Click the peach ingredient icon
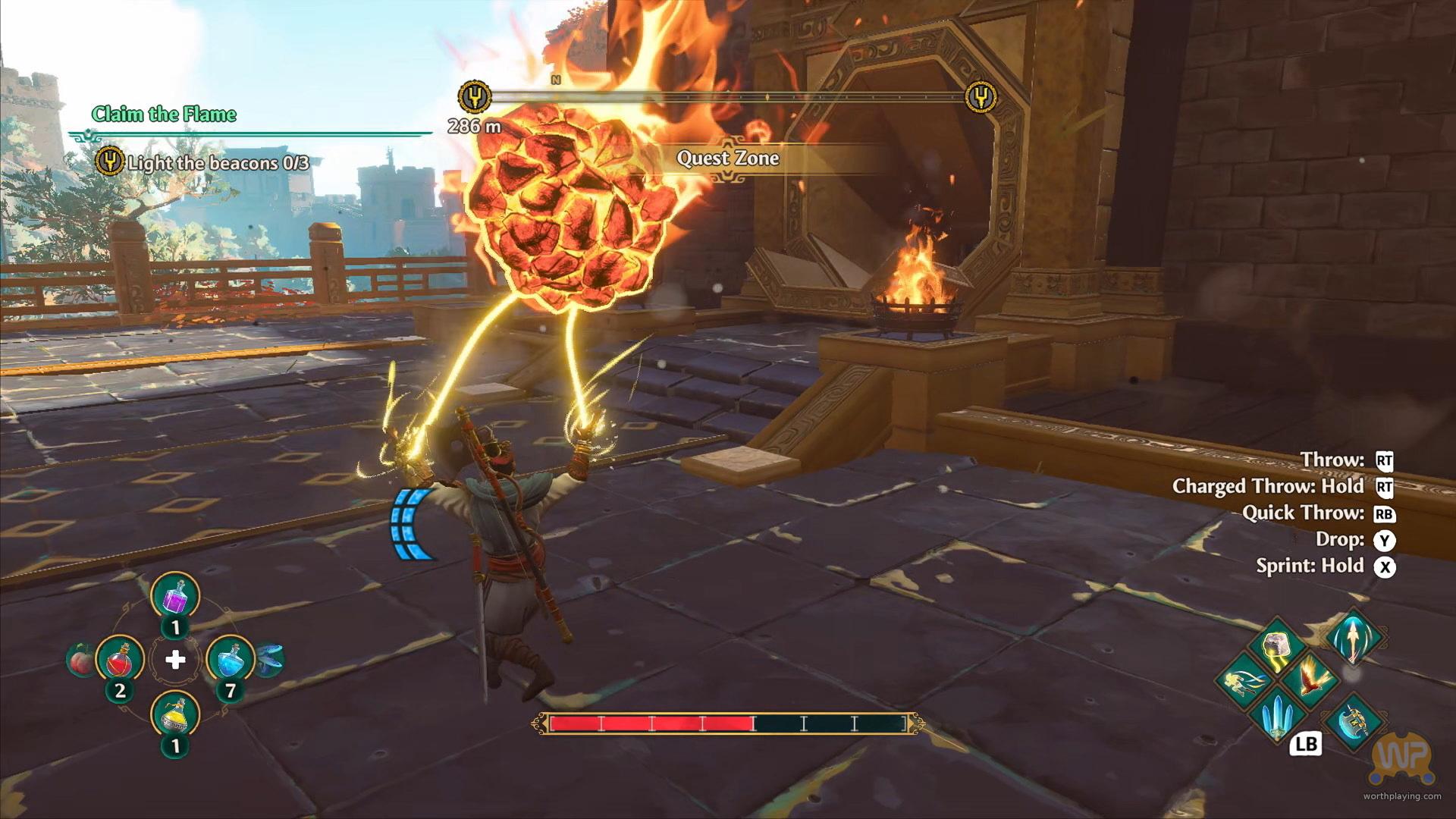Image resolution: width=1456 pixels, height=819 pixels. [80, 660]
